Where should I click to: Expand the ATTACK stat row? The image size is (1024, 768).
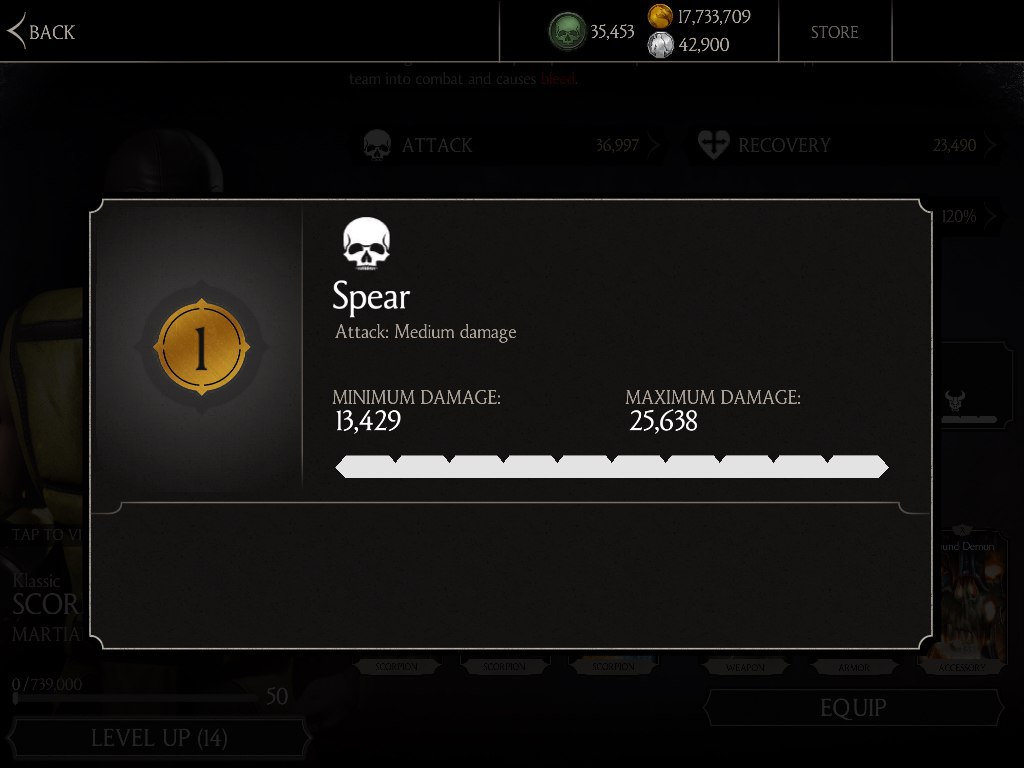[510, 145]
